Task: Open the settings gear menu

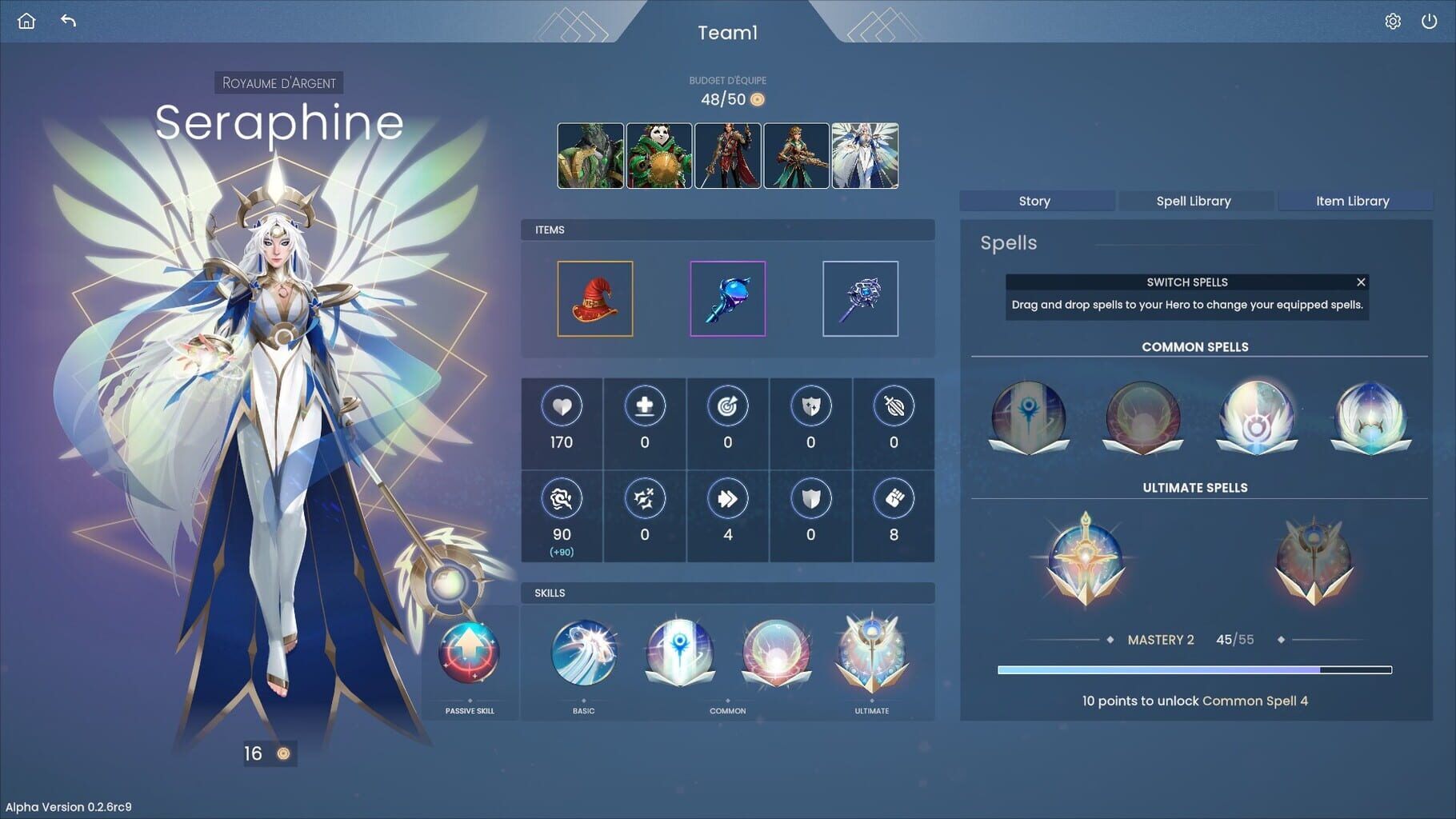Action: coord(1393,21)
